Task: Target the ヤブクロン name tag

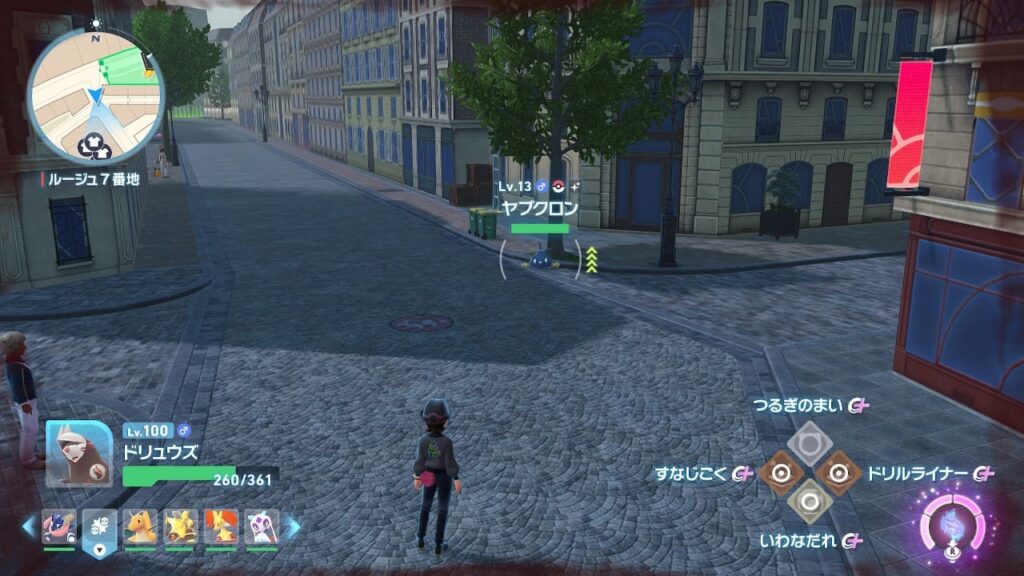Action: coord(539,208)
